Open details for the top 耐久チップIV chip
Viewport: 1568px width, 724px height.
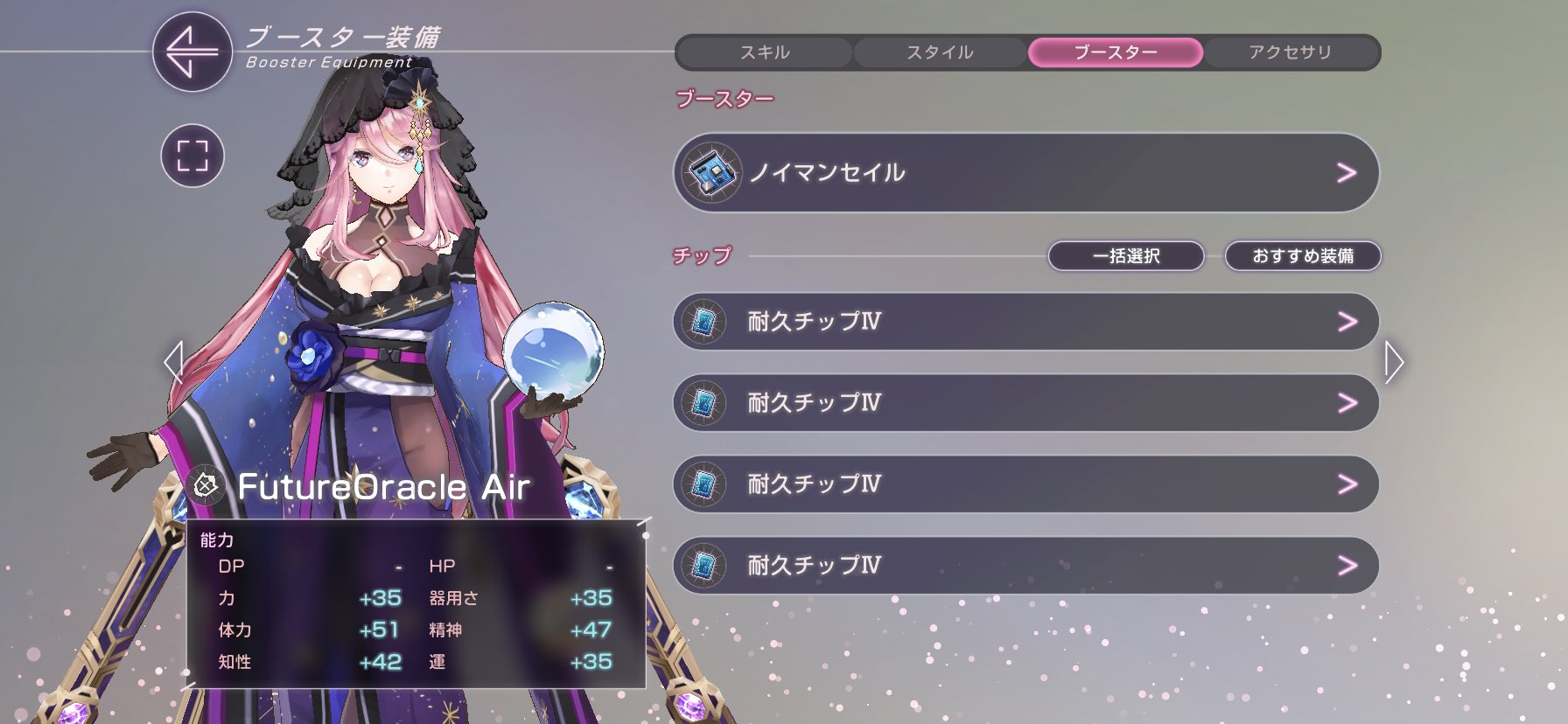click(1347, 322)
